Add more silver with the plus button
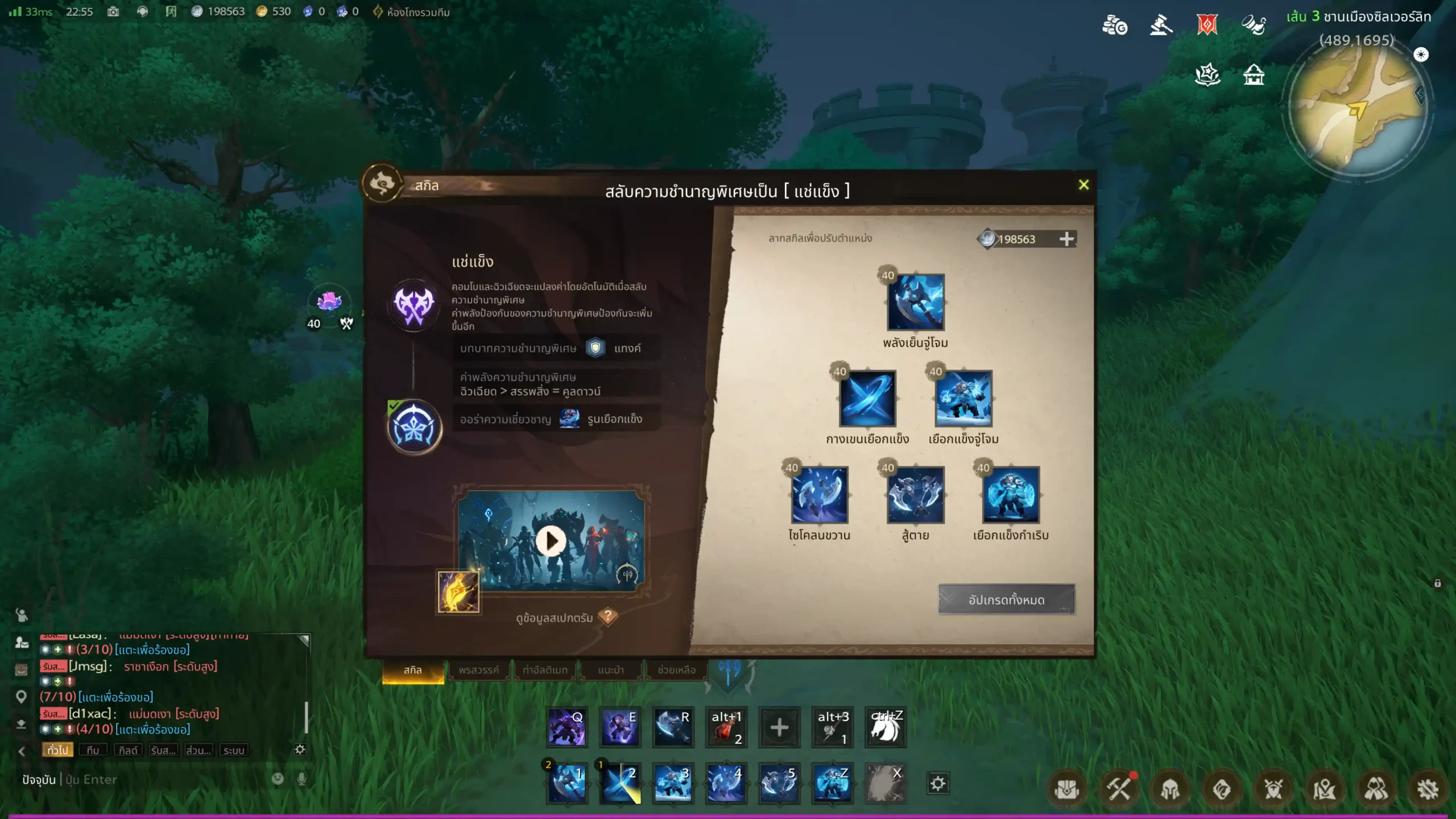Viewport: 1456px width, 819px height. (x=1066, y=239)
